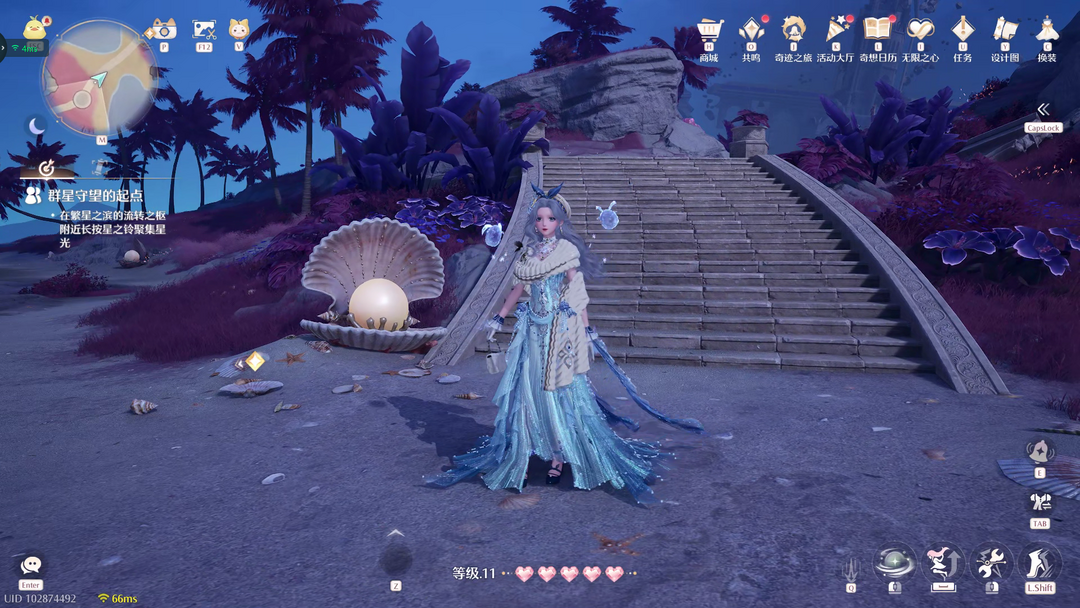Open the 任务 quest menu

[x=962, y=29]
